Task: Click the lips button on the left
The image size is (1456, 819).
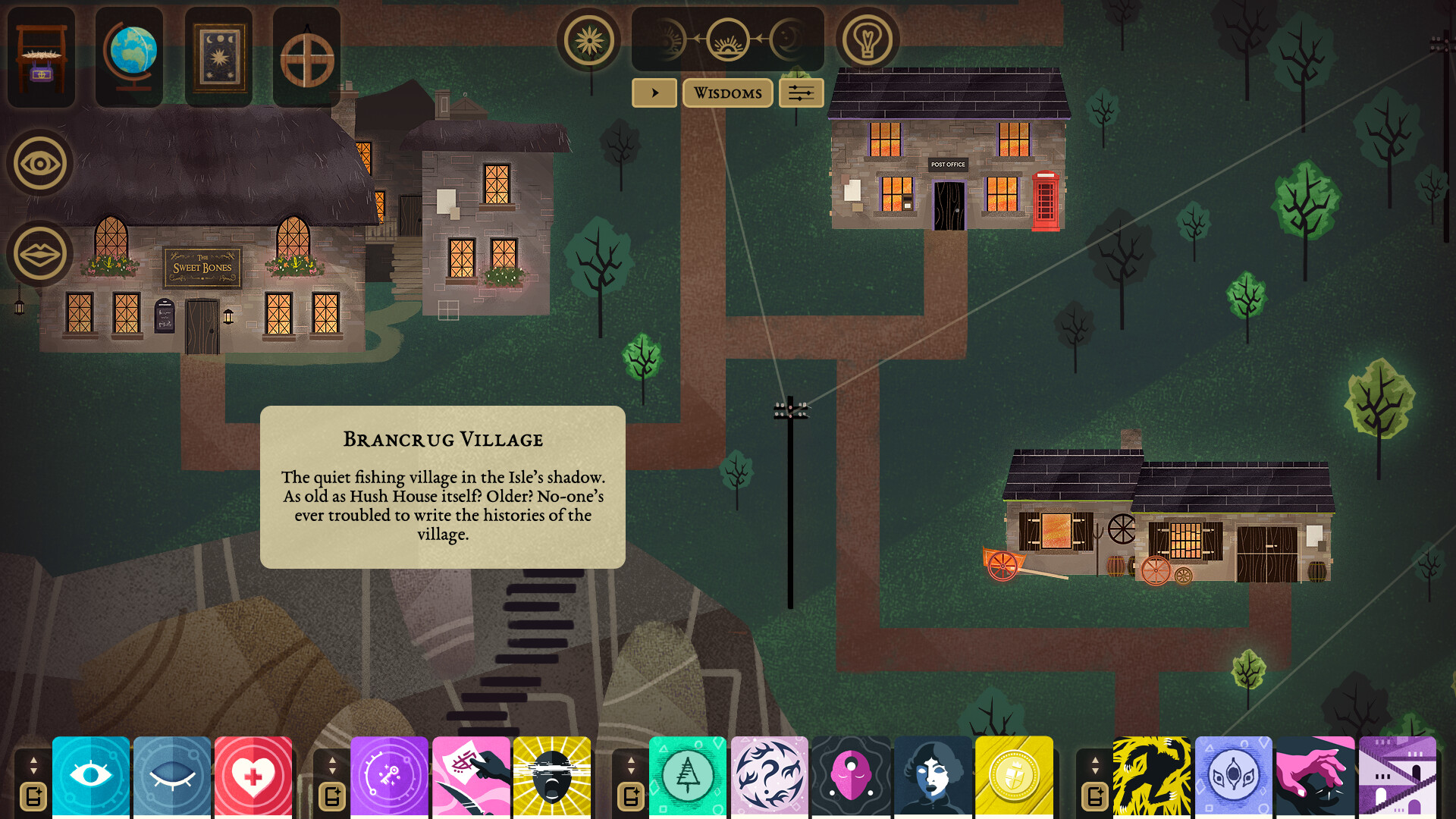Action: 40,253
